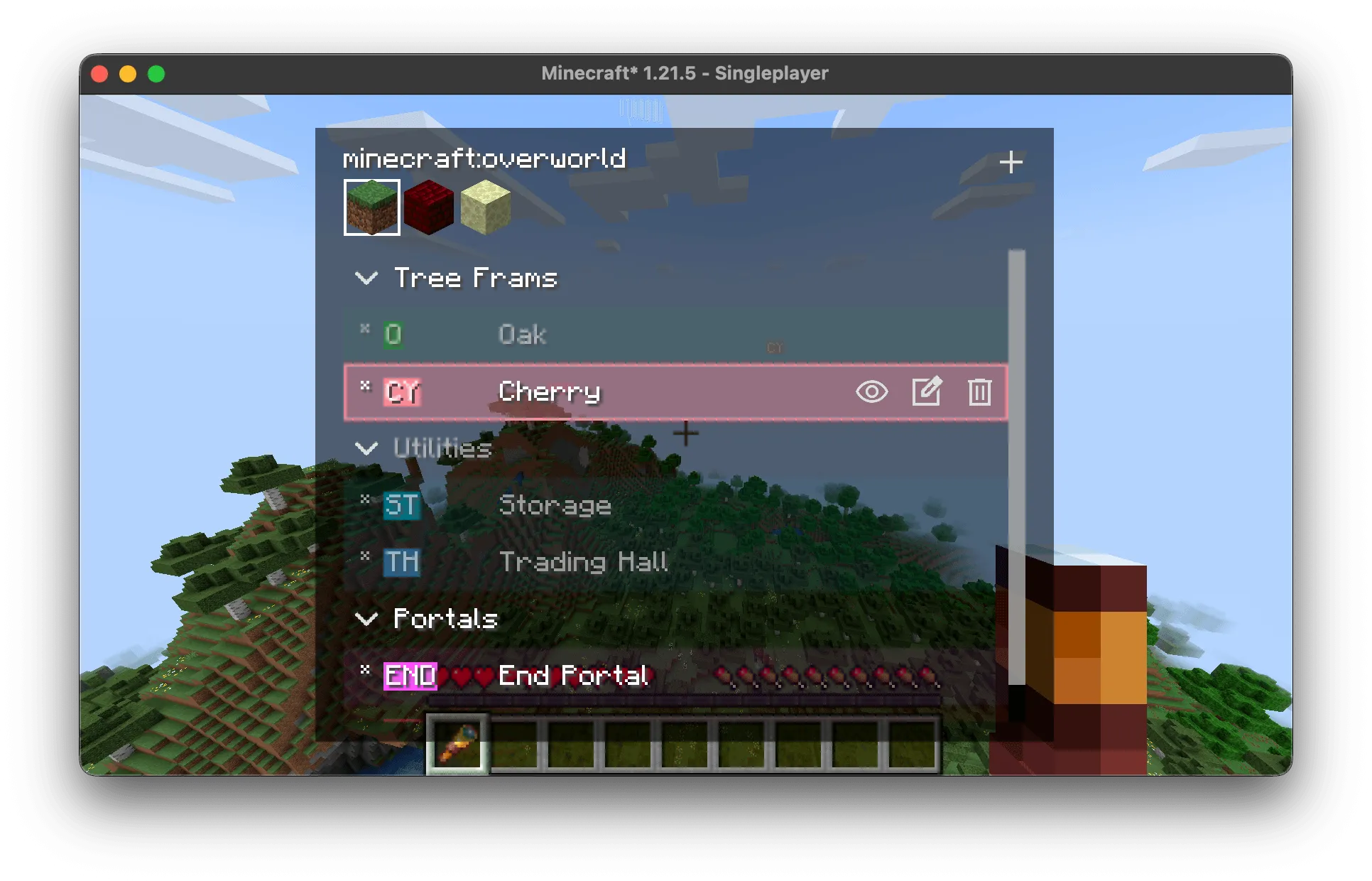Click the edit pencil on the Cherry waypoint
Image resolution: width=1372 pixels, height=881 pixels.
927,392
